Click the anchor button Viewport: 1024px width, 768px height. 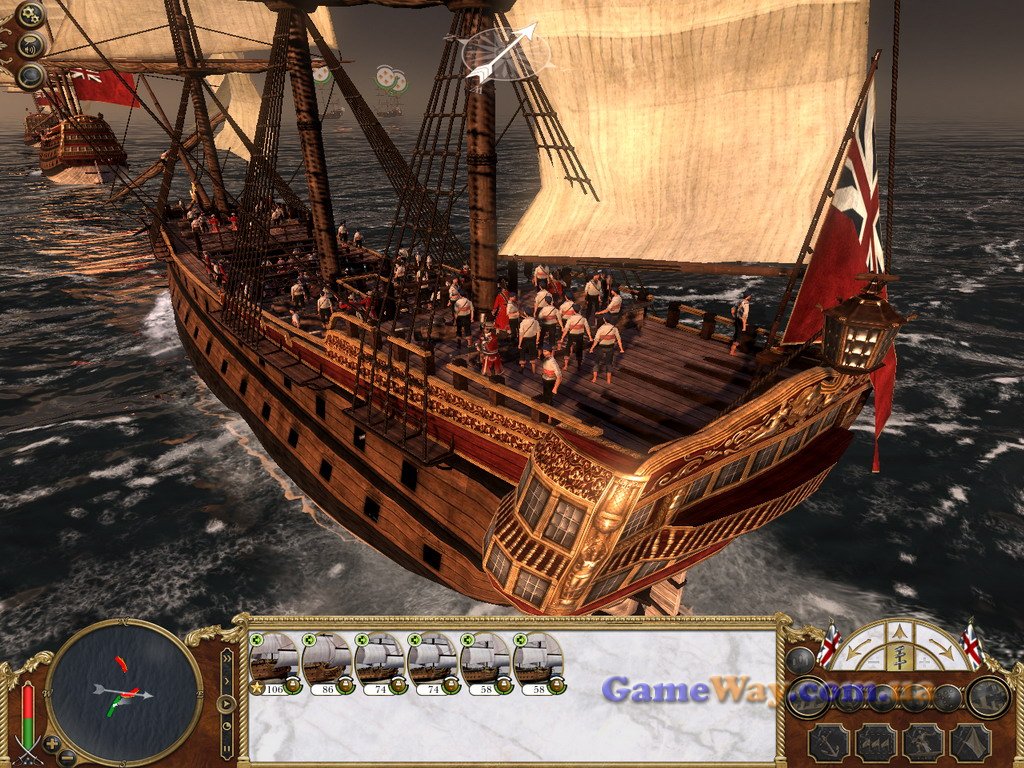tap(829, 742)
